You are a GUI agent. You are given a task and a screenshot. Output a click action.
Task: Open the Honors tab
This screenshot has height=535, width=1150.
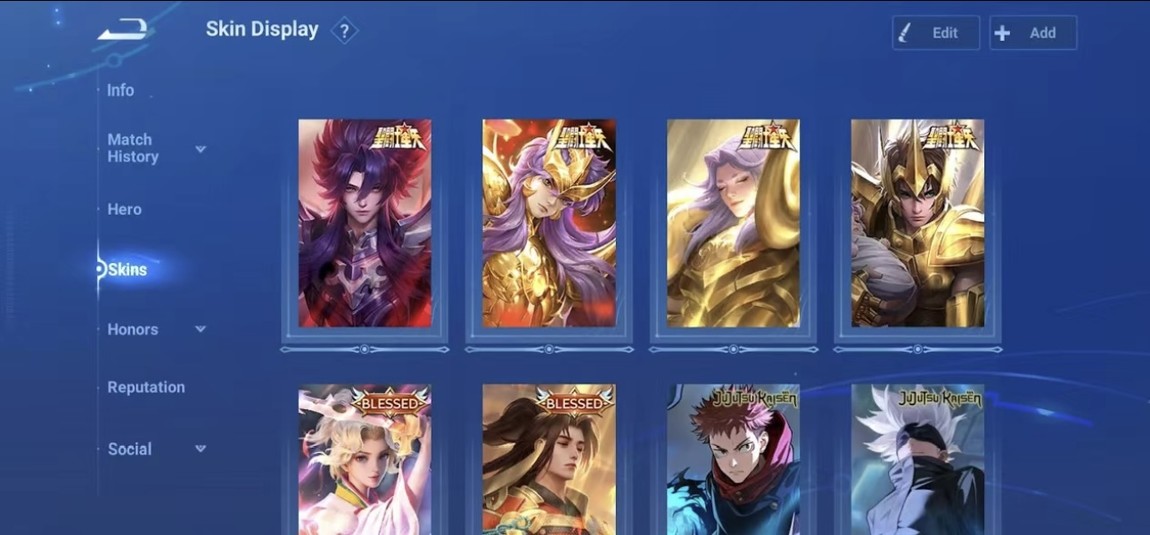133,329
